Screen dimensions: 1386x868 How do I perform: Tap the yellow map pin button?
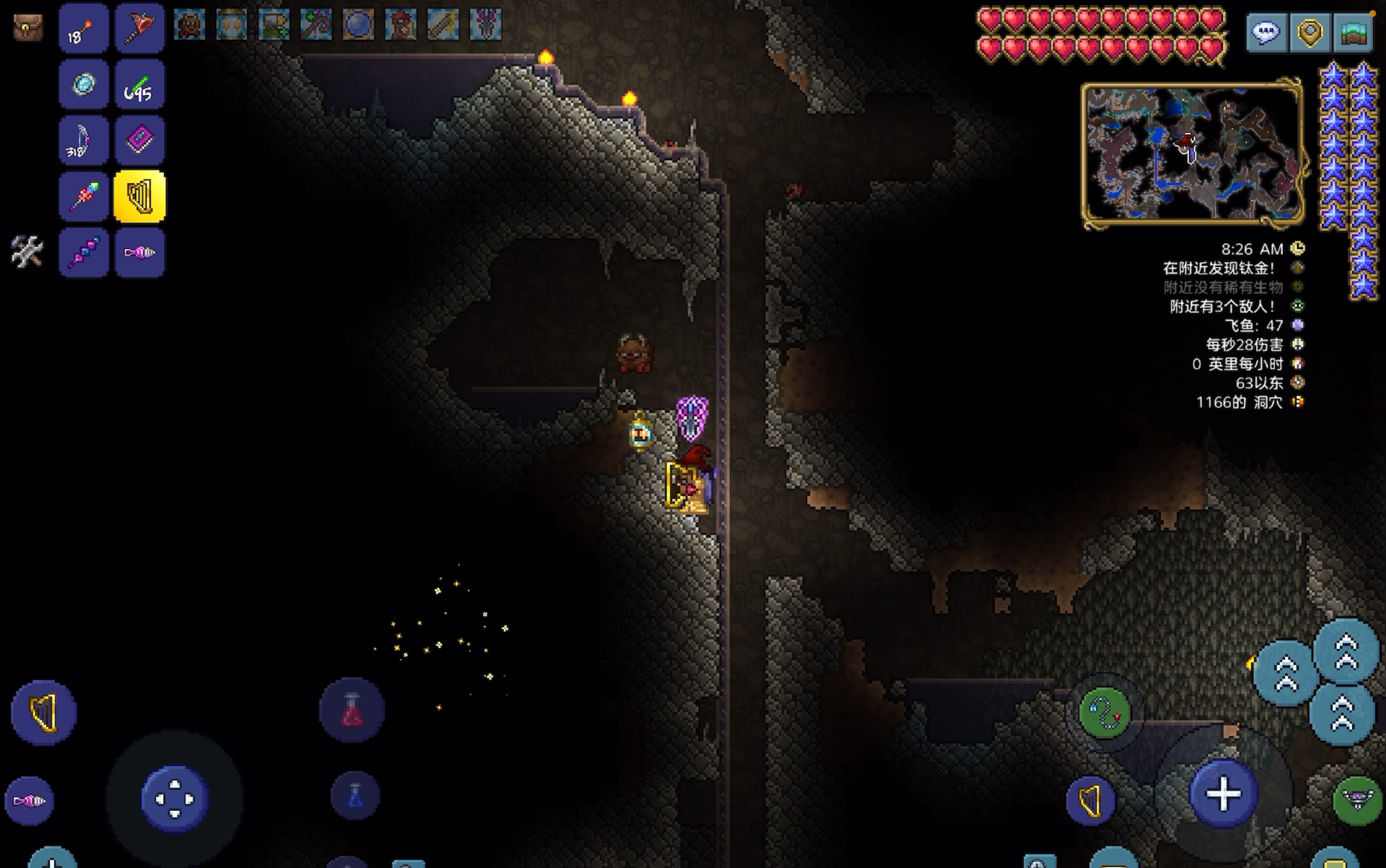1310,32
